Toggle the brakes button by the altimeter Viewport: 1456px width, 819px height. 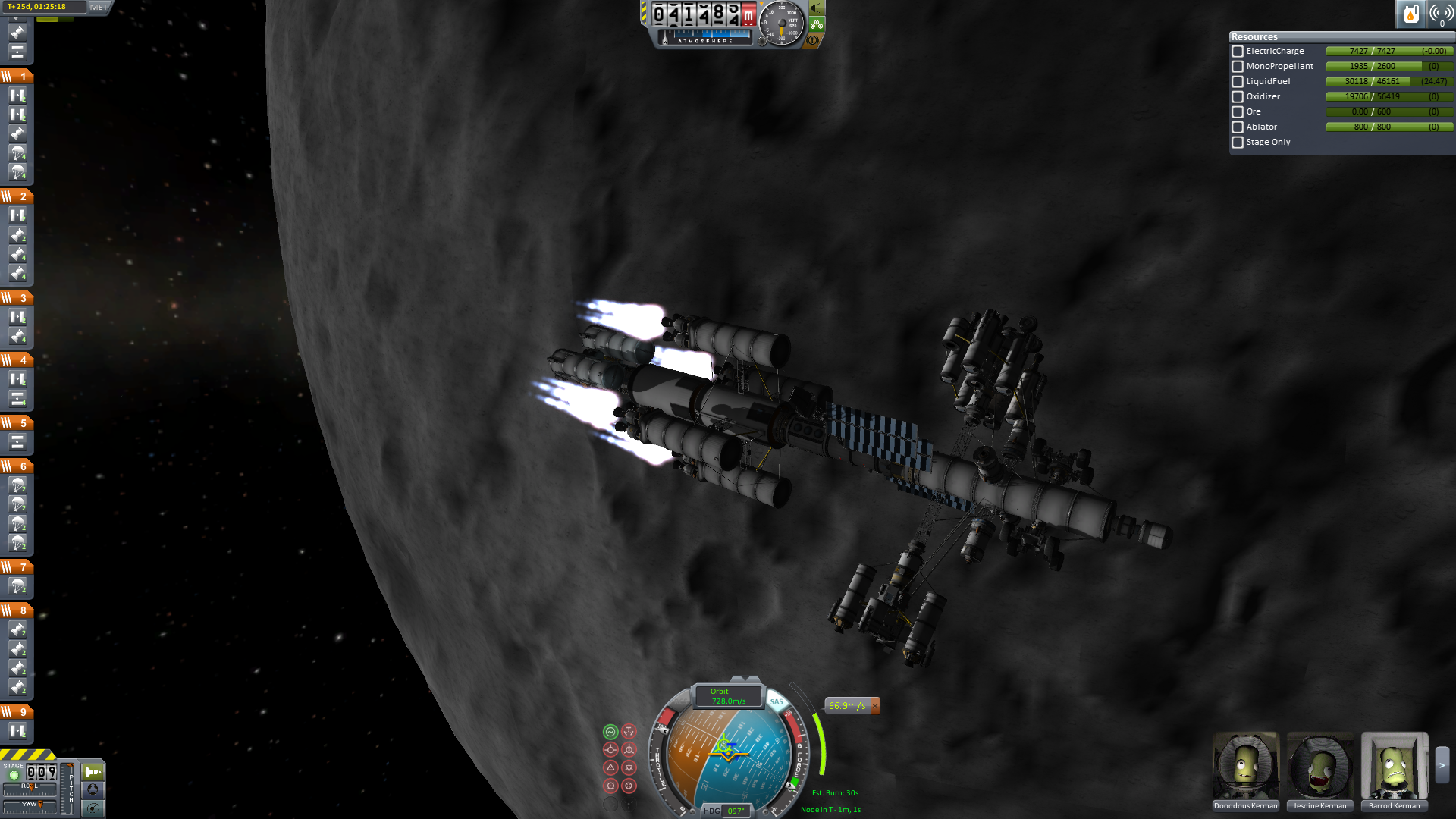coord(814,40)
